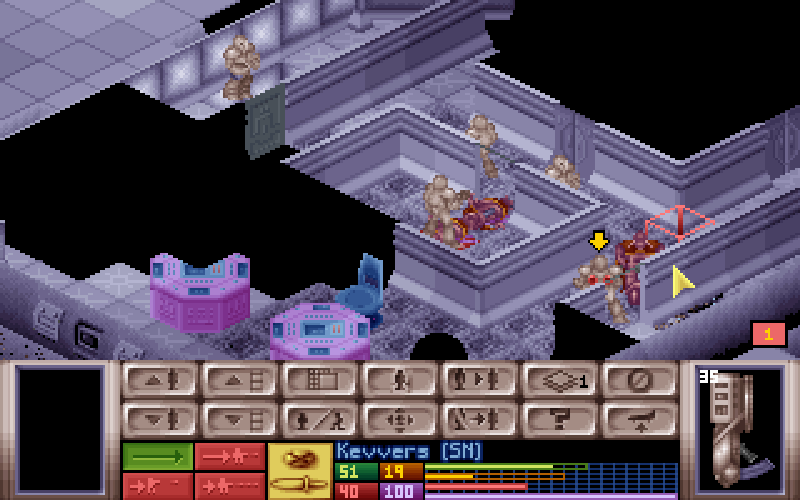Open soldier stats via the yellow rank badge

click(x=300, y=470)
